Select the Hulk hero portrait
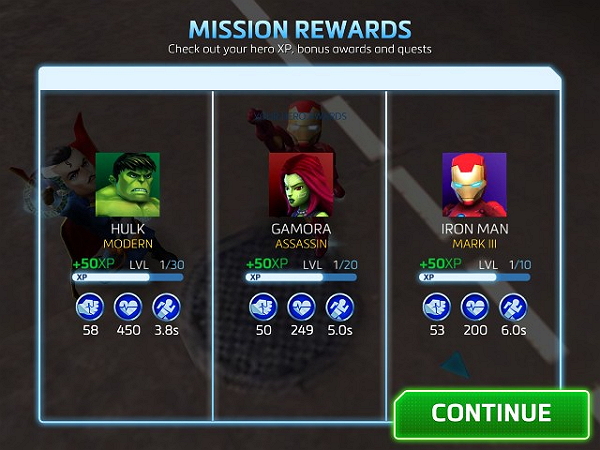Image resolution: width=600 pixels, height=450 pixels. point(128,185)
